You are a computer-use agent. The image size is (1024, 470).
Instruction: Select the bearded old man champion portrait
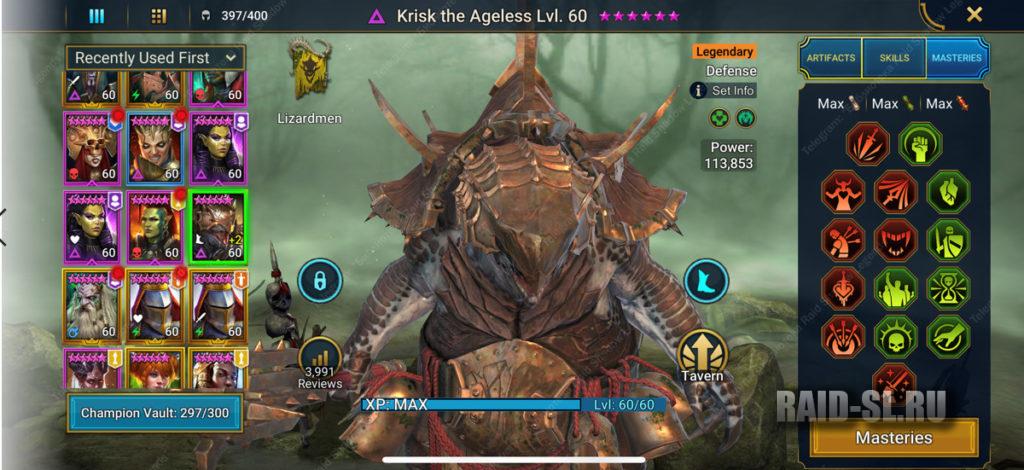click(x=92, y=303)
